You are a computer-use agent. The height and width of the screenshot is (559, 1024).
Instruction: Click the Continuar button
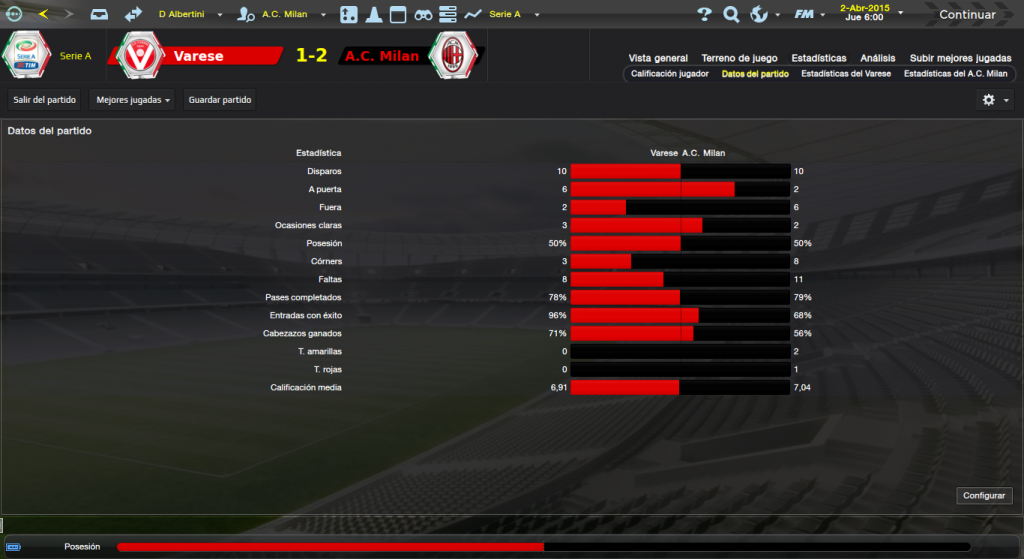pos(966,15)
